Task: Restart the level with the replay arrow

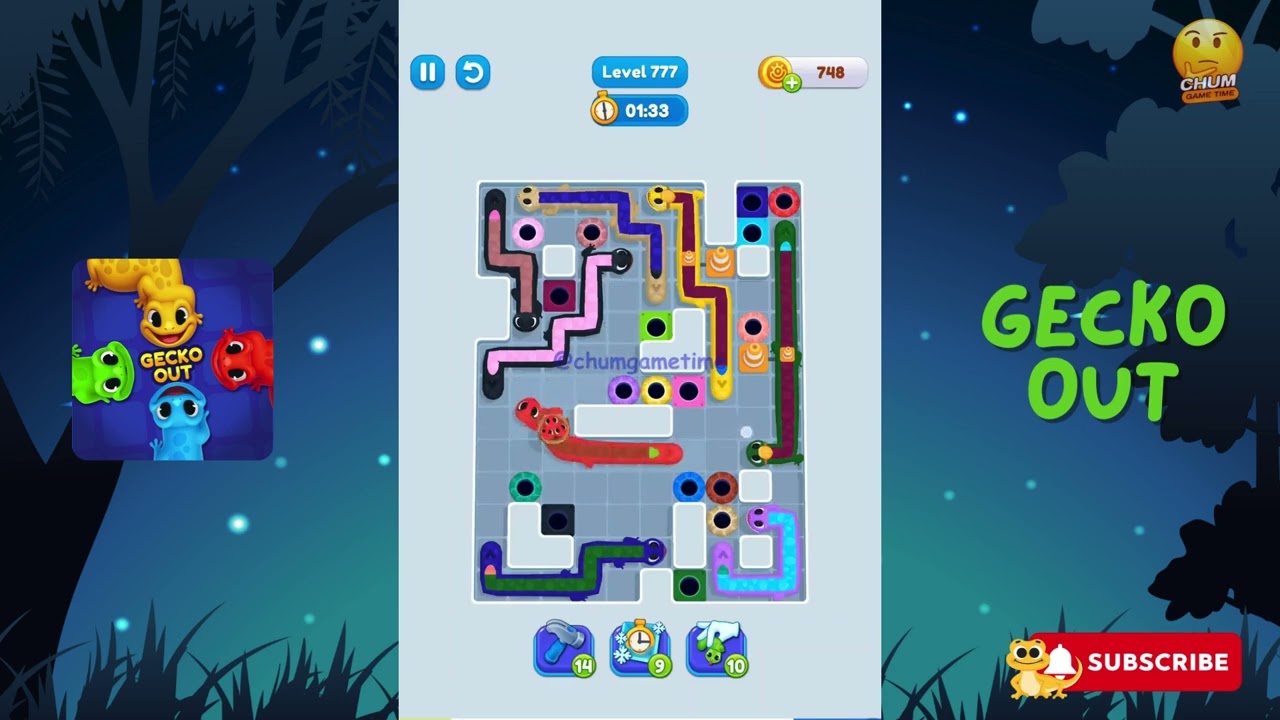Action: 473,73
